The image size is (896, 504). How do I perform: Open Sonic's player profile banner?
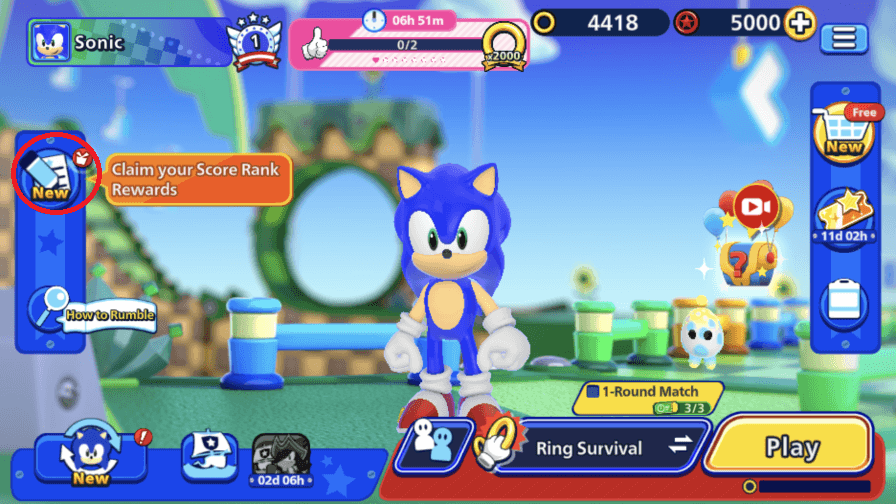click(x=128, y=43)
